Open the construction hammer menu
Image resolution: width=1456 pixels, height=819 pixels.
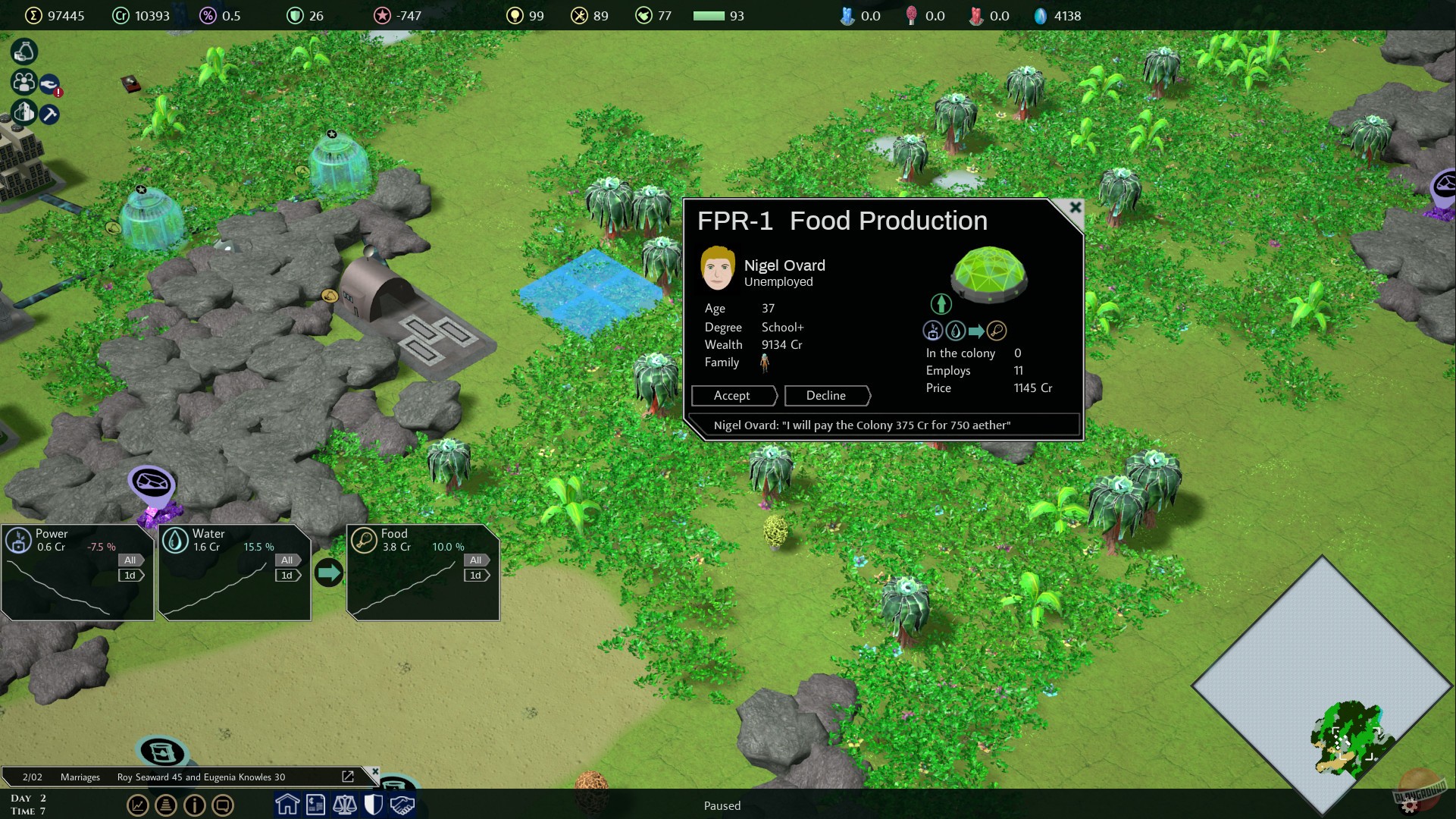[49, 114]
